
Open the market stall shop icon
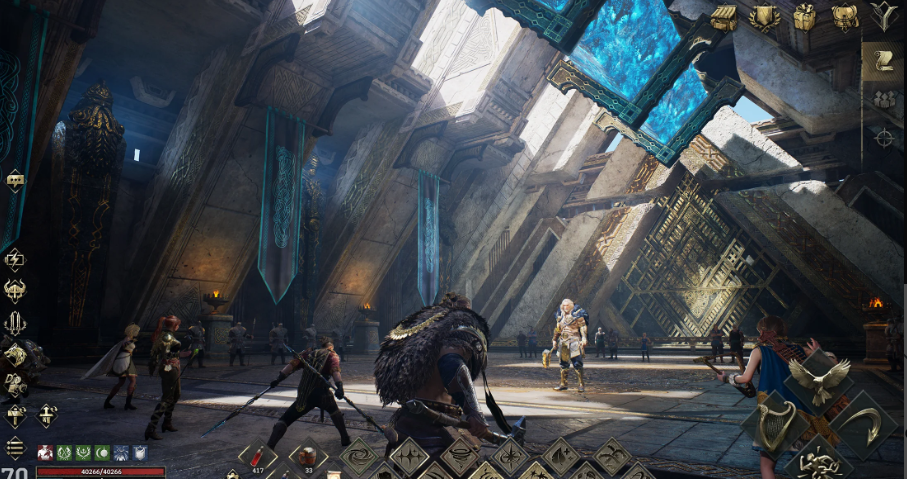click(724, 17)
